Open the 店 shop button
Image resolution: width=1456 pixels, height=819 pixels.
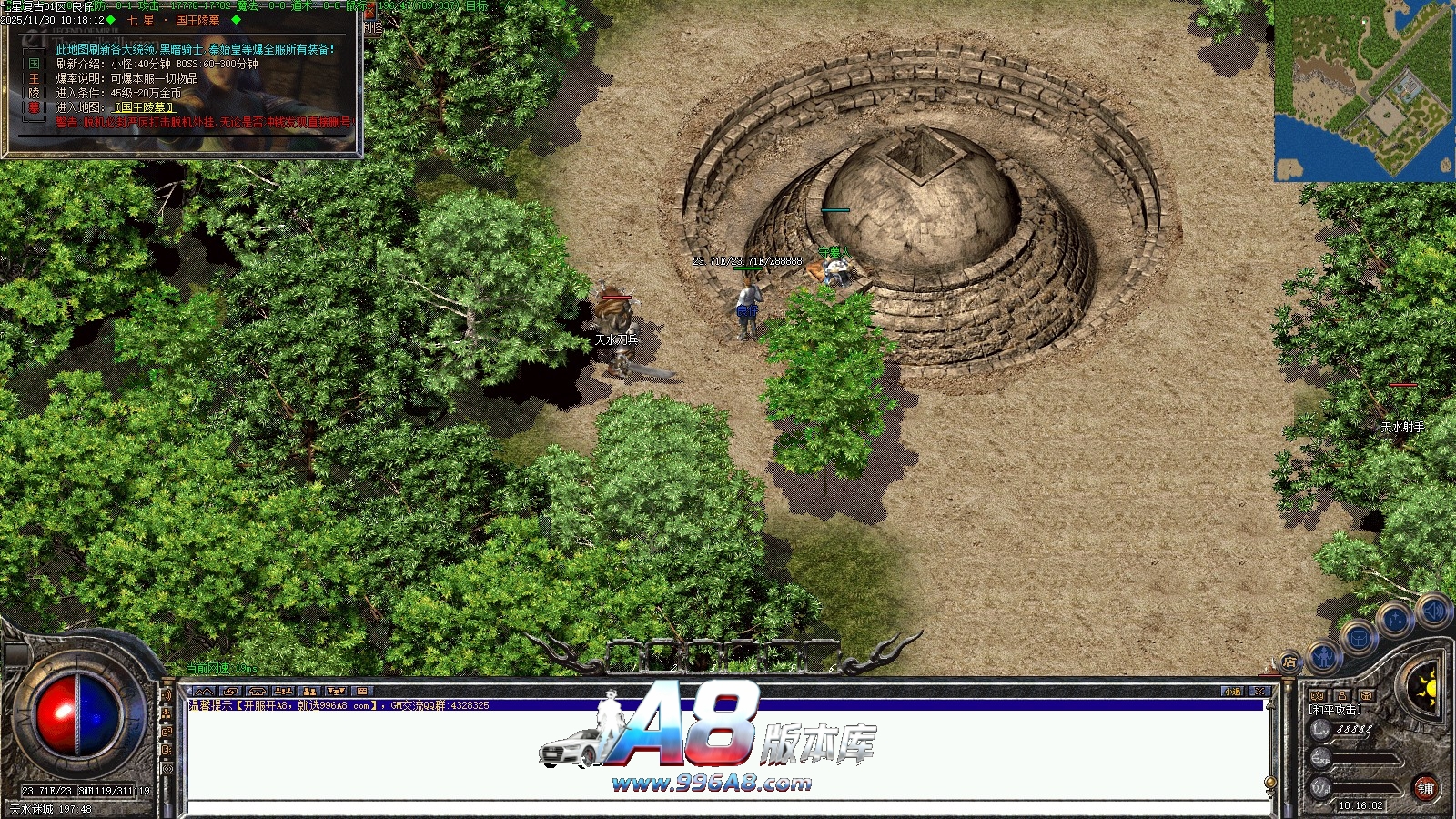pyautogui.click(x=1289, y=662)
